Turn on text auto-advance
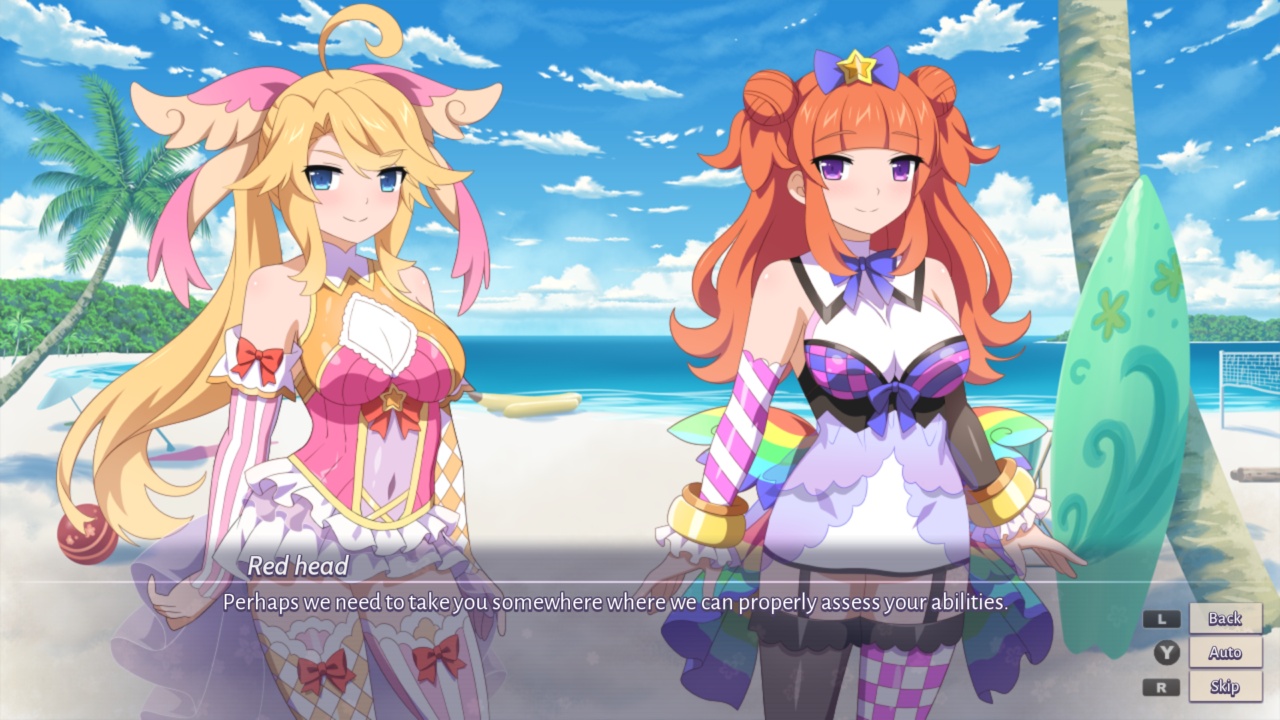Screen dimensions: 1280x720 1224,653
